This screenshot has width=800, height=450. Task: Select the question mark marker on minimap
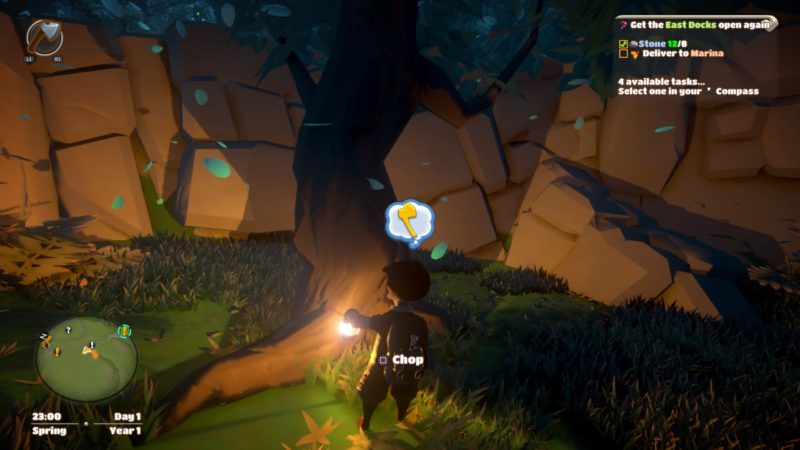tap(68, 329)
